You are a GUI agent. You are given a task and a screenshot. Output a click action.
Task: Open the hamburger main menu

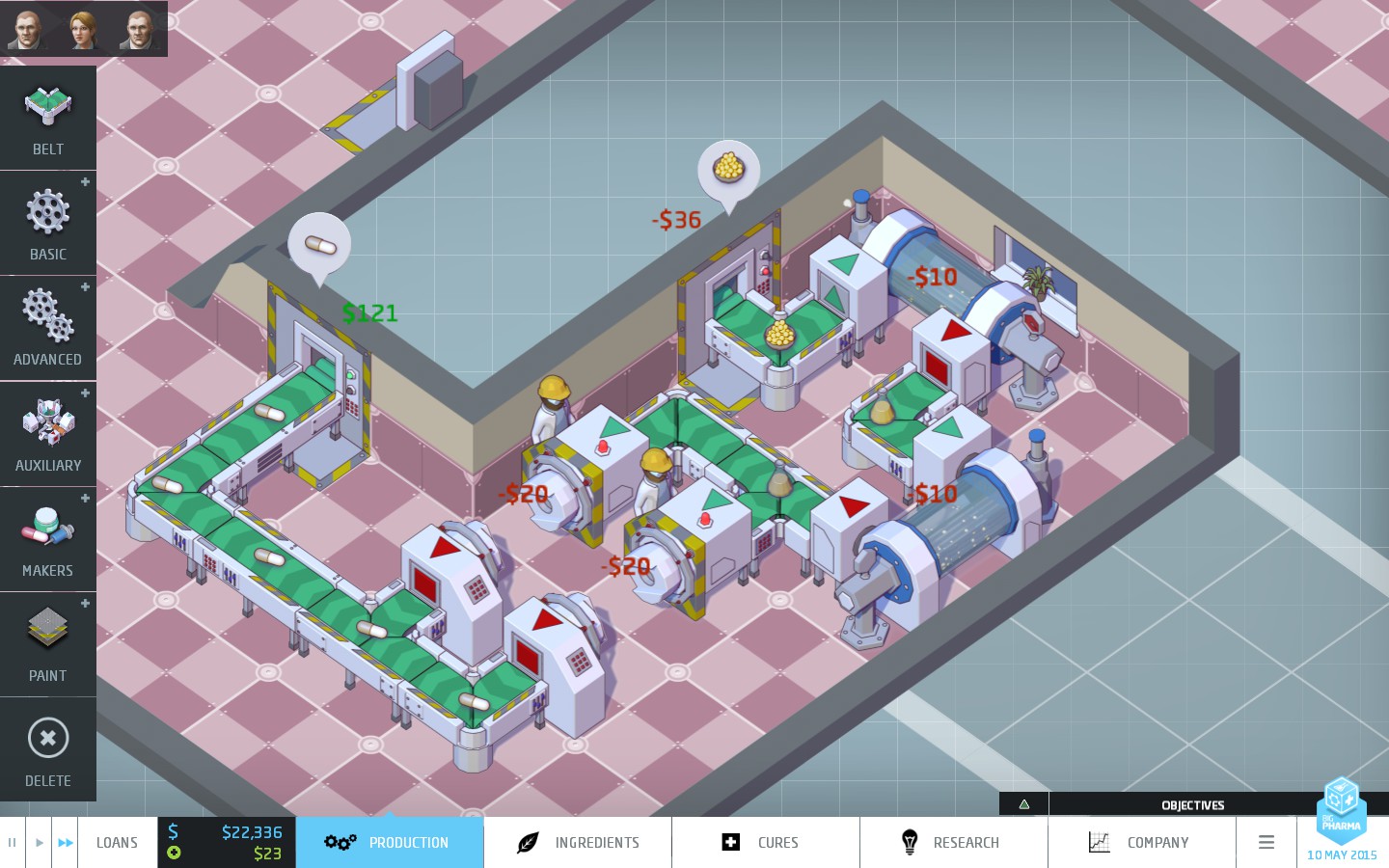1266,843
